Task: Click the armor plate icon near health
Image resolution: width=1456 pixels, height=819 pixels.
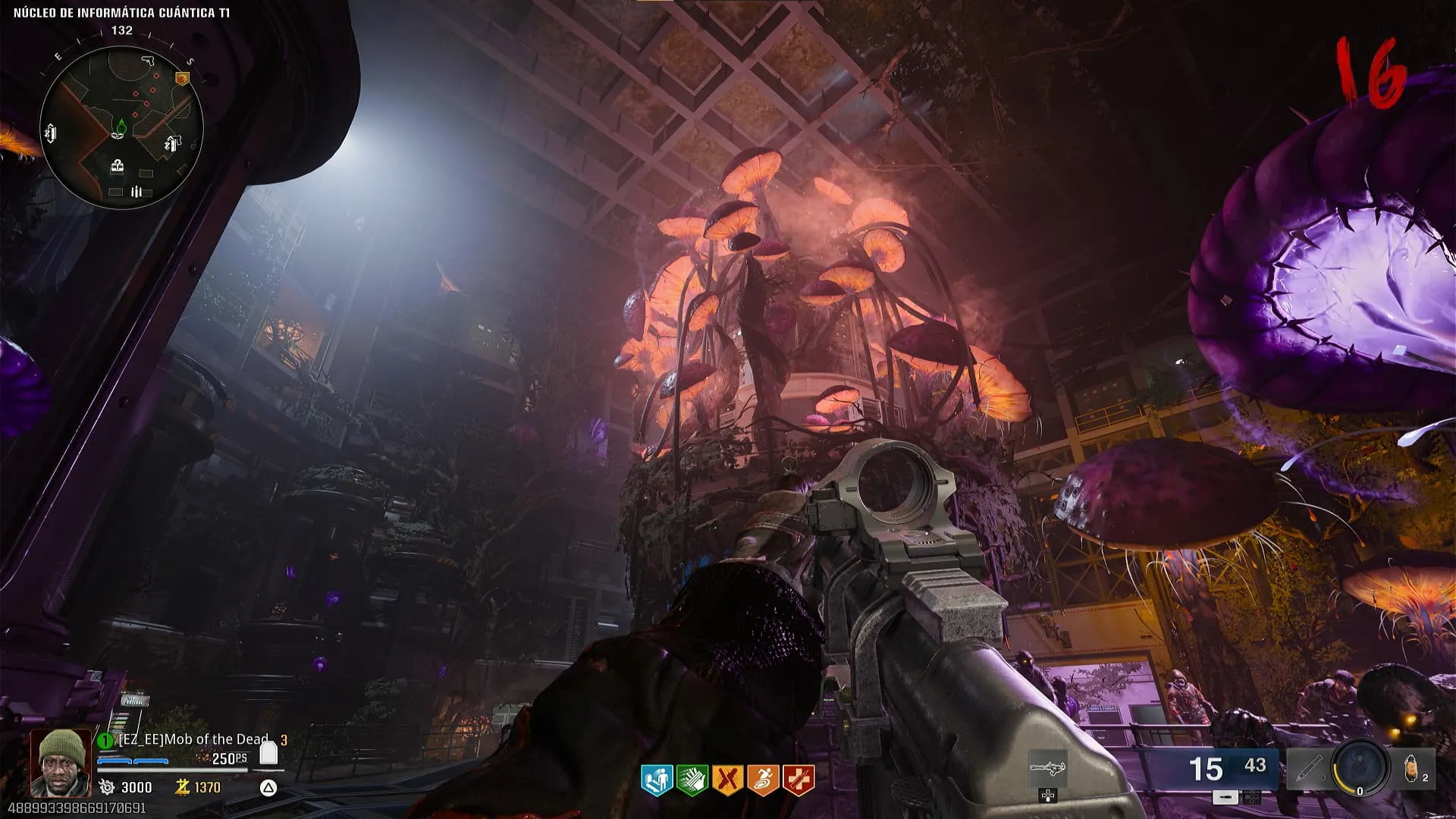Action: click(x=268, y=753)
